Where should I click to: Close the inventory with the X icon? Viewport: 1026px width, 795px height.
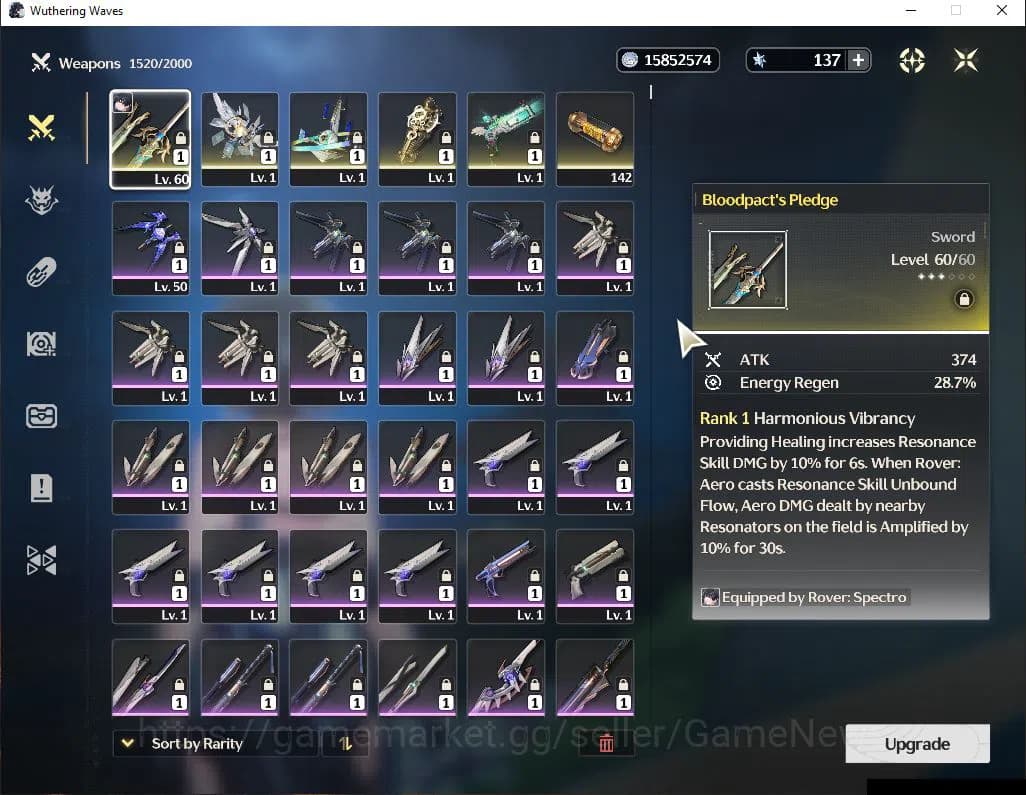click(965, 60)
